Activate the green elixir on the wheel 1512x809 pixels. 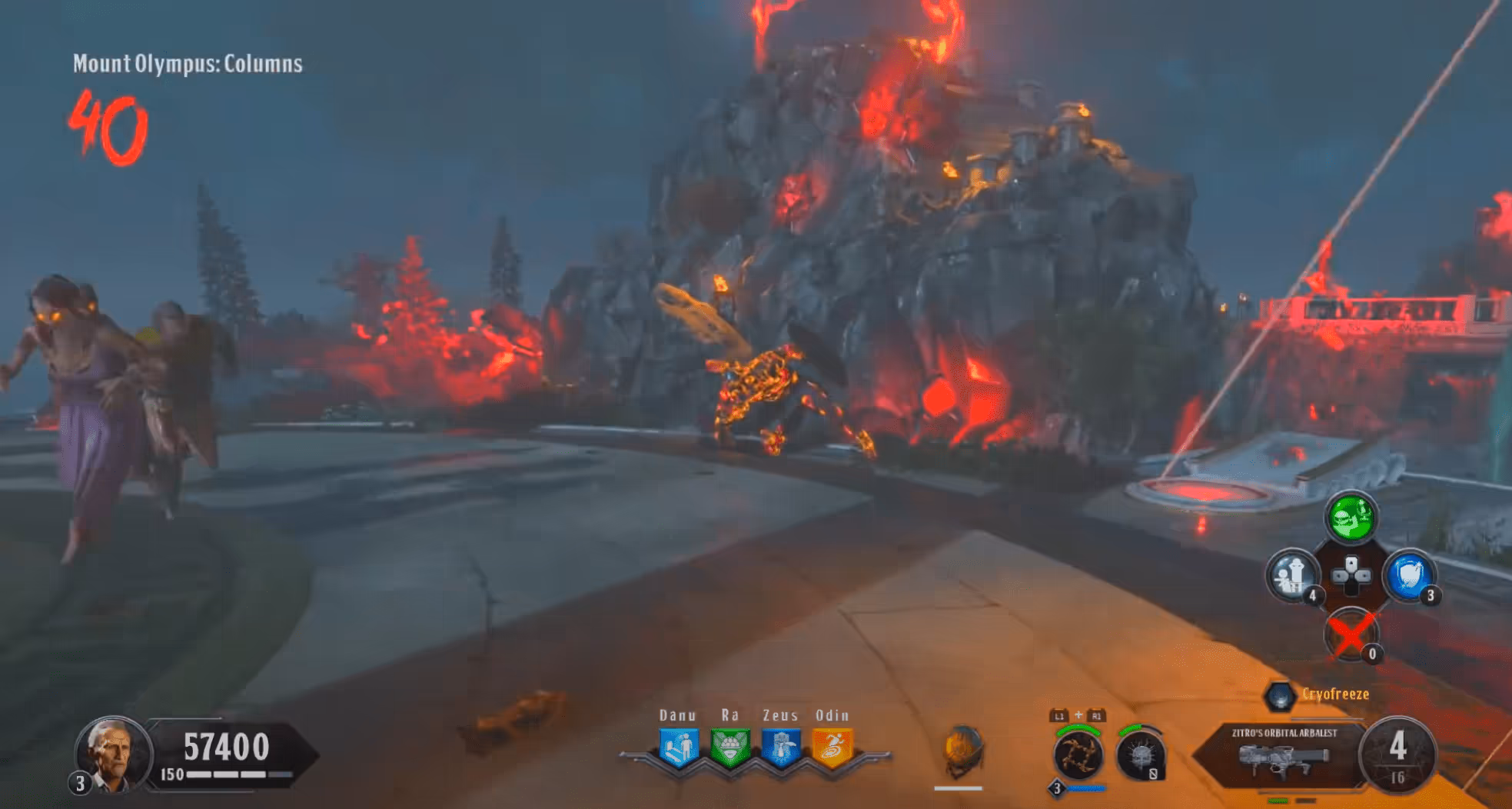[1351, 518]
